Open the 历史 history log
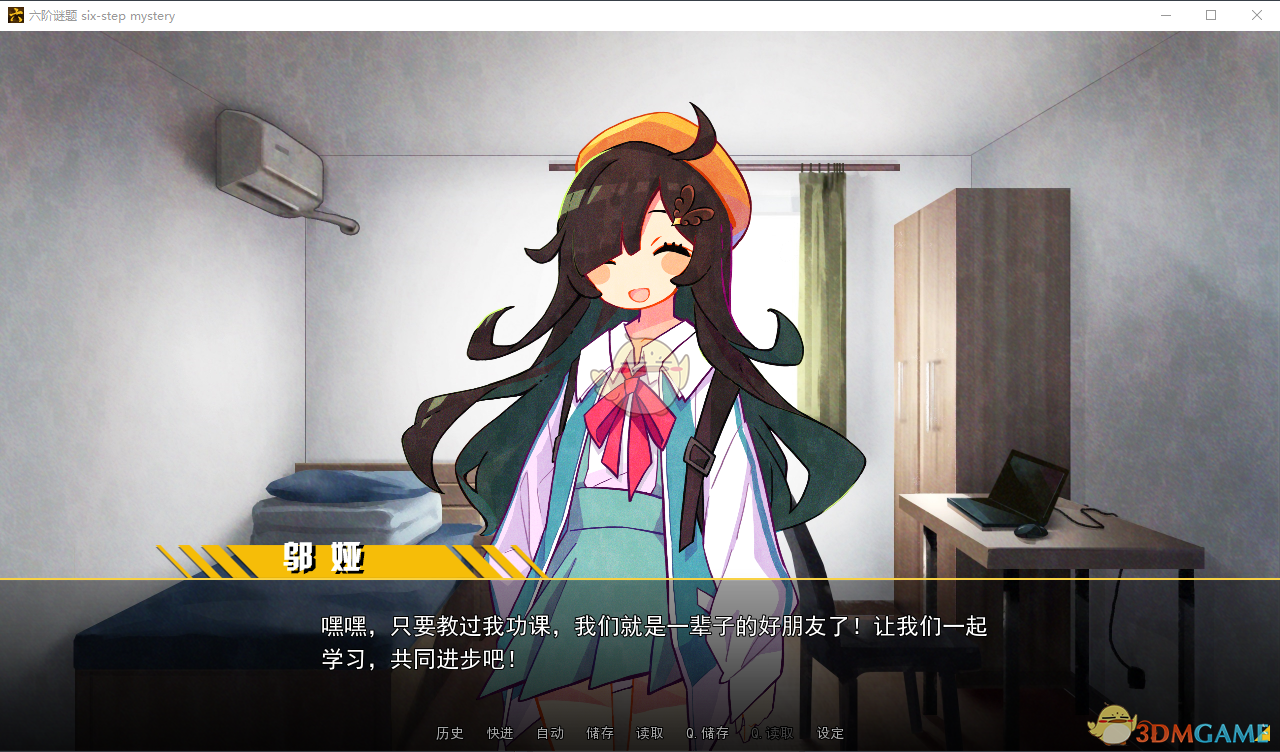 point(449,732)
